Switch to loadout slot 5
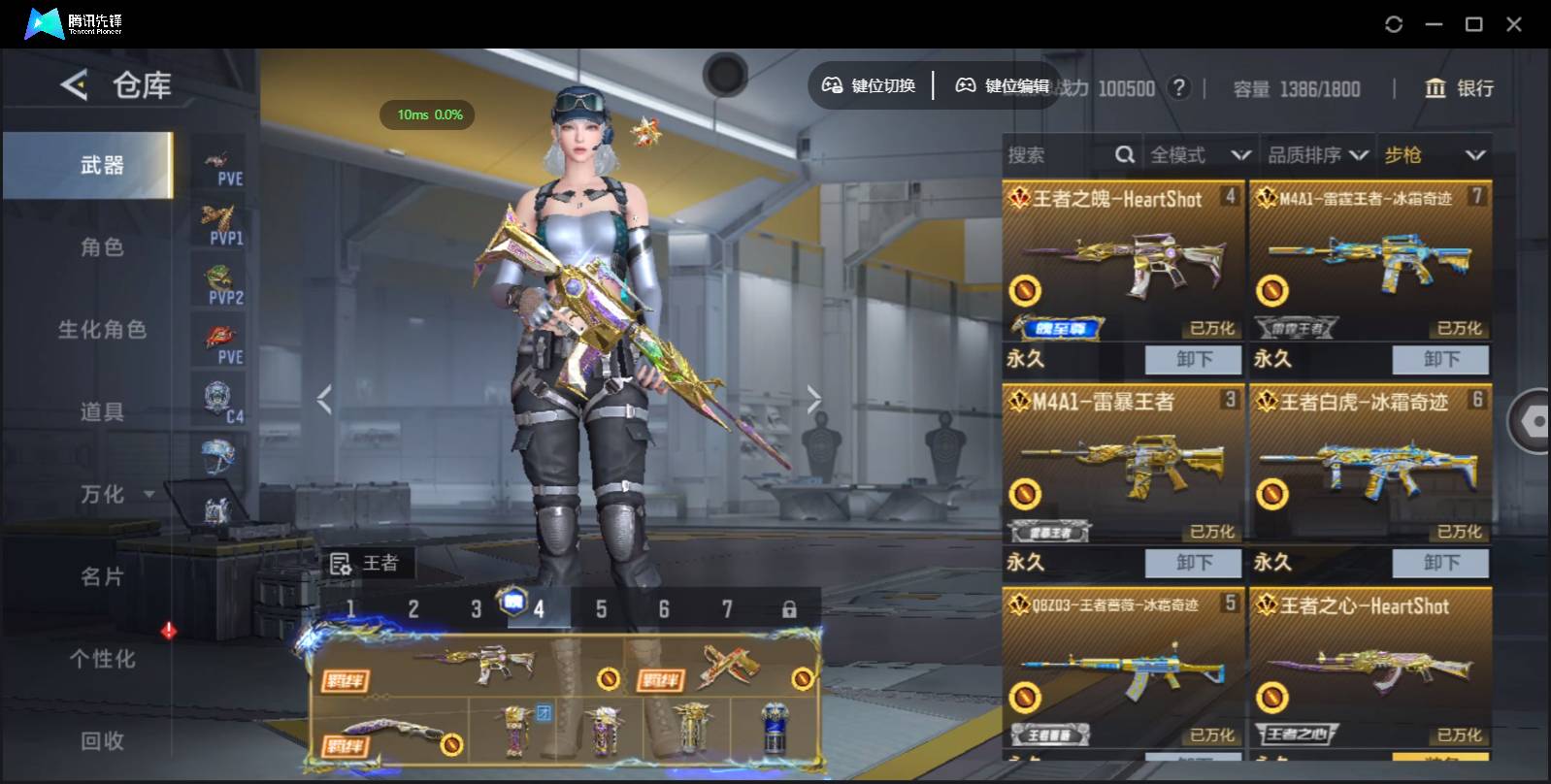 (601, 609)
